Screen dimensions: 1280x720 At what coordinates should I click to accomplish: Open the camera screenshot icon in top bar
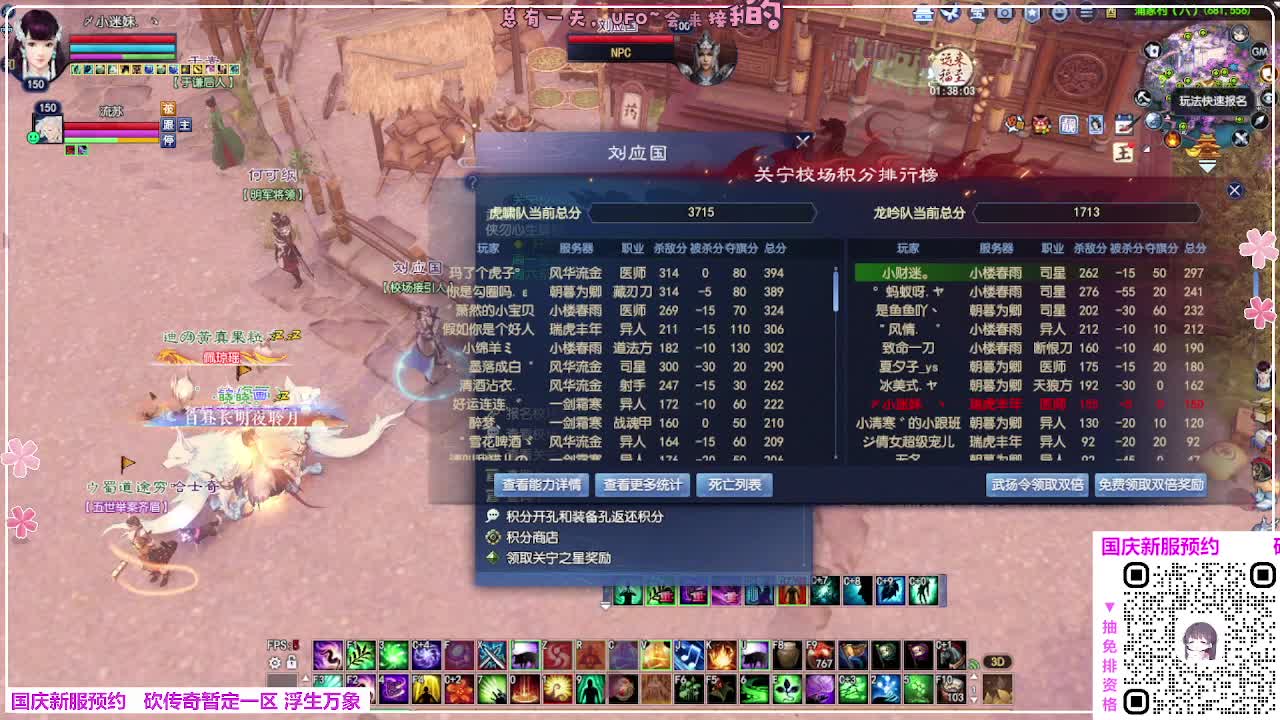1002,13
